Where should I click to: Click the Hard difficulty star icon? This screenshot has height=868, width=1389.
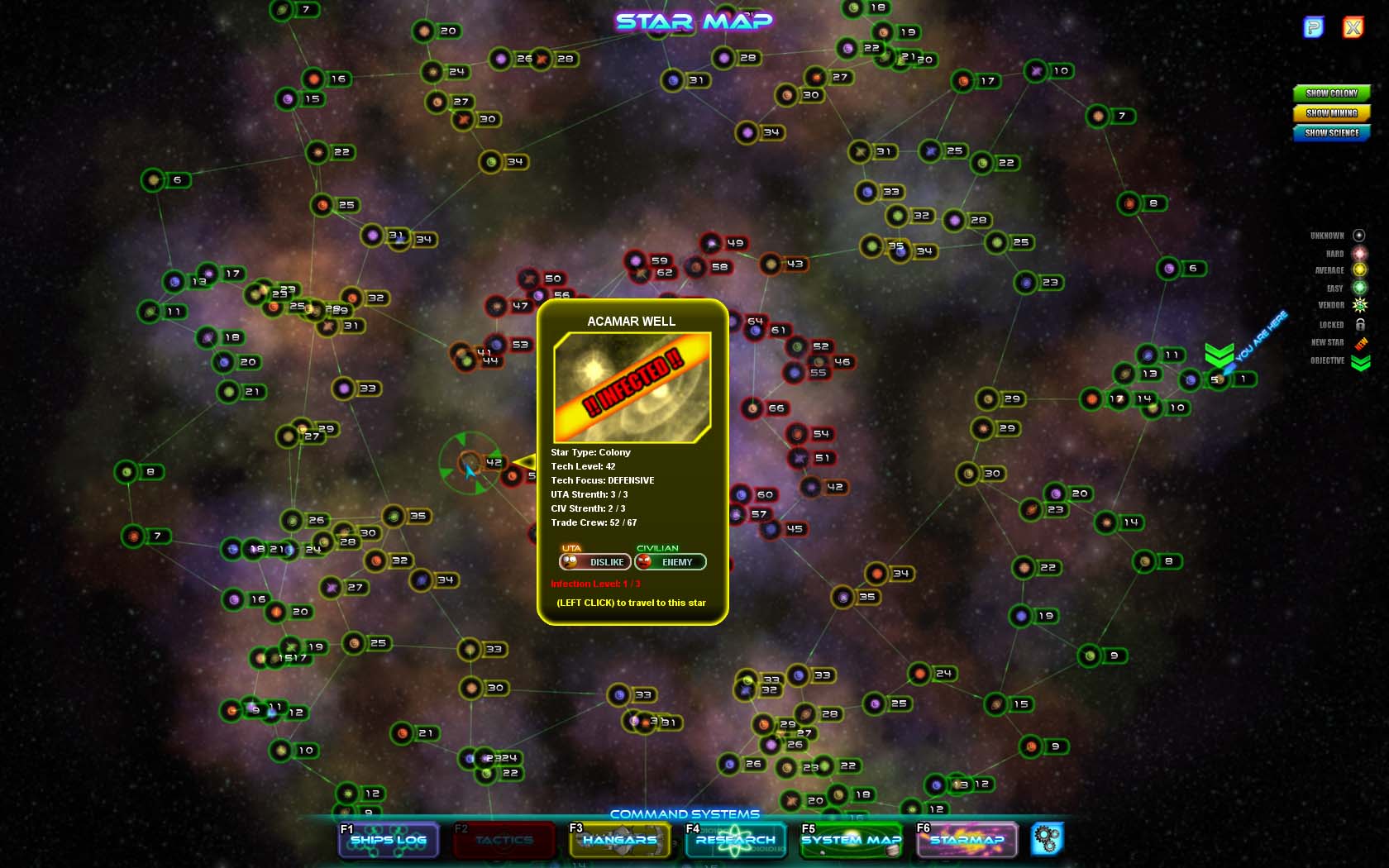point(1360,253)
